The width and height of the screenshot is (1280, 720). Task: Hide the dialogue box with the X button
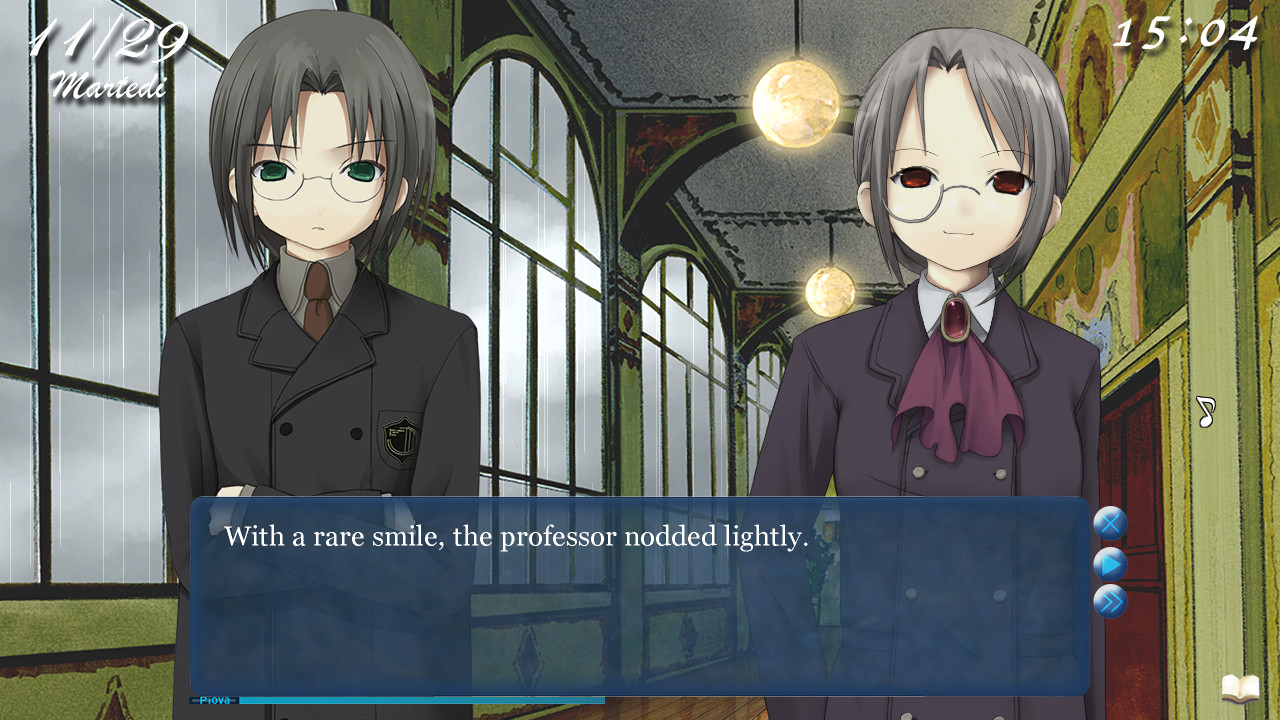click(1110, 524)
